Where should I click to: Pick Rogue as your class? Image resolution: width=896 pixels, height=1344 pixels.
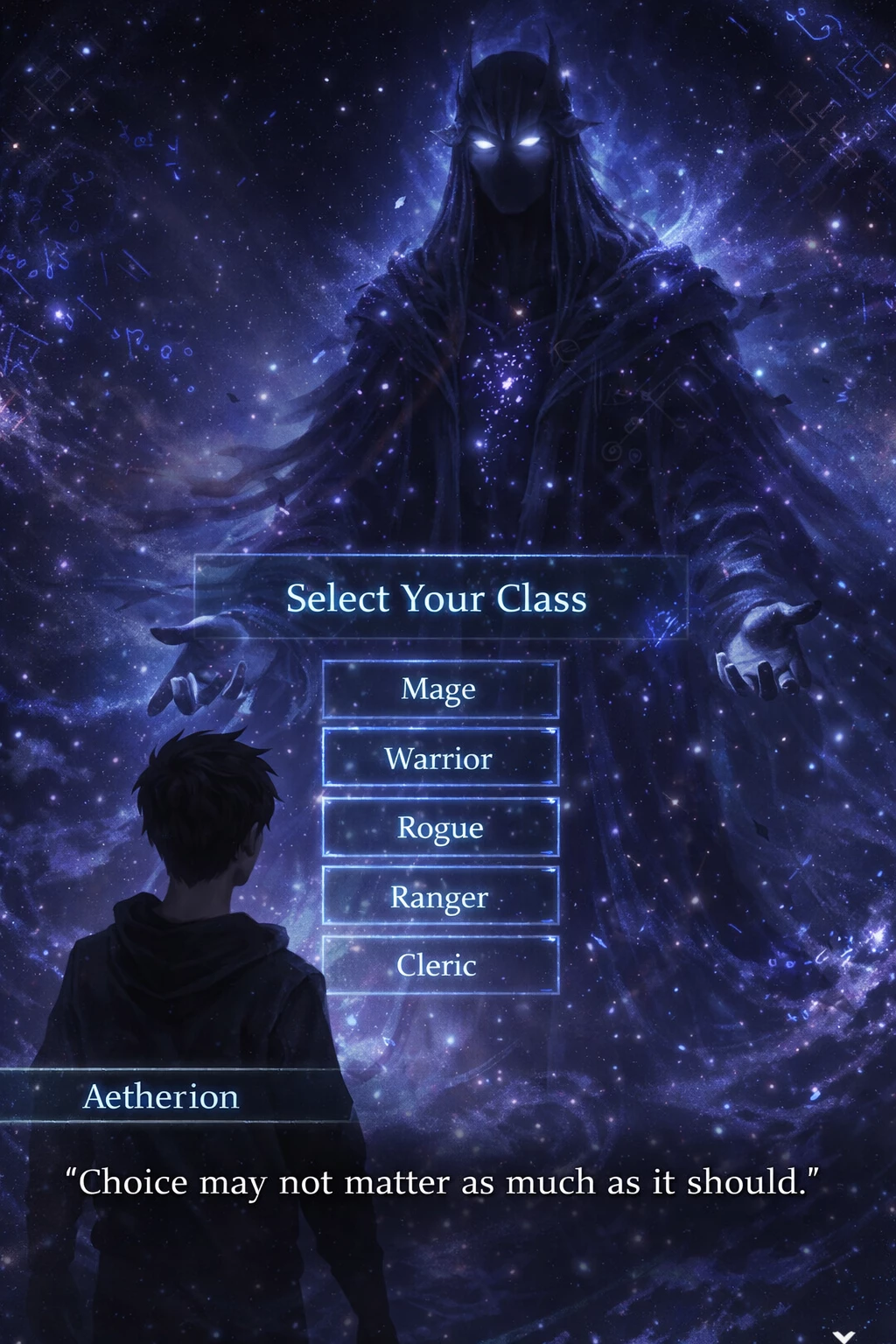[x=440, y=827]
